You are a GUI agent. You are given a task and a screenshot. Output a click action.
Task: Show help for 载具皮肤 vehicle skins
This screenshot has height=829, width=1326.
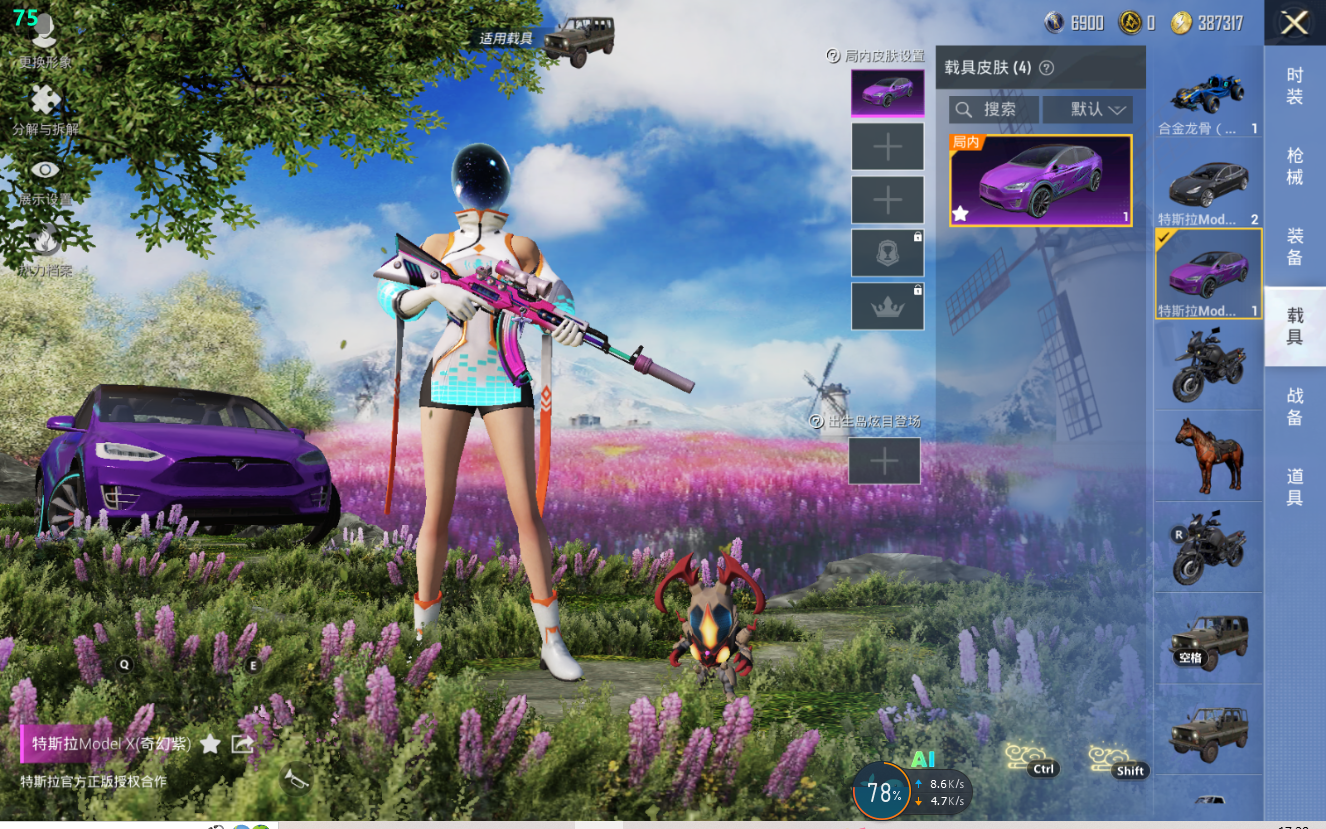(1047, 68)
